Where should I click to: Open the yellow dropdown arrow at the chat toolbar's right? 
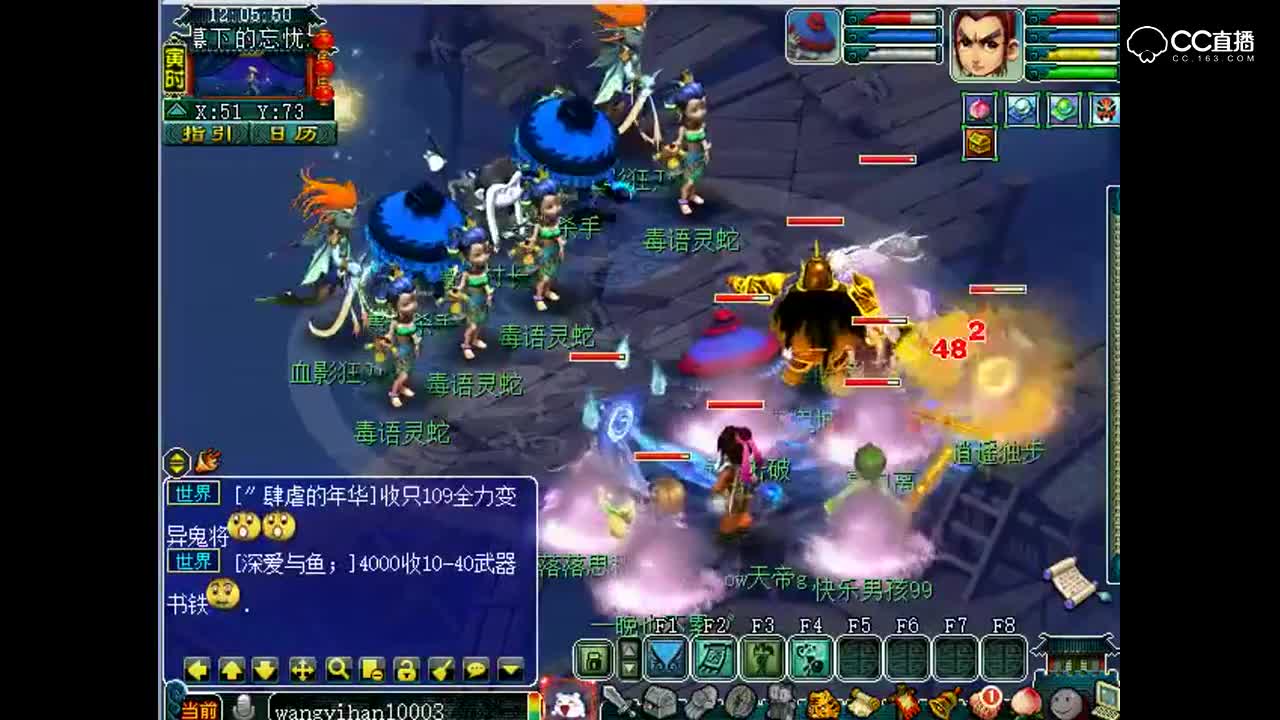pyautogui.click(x=510, y=670)
